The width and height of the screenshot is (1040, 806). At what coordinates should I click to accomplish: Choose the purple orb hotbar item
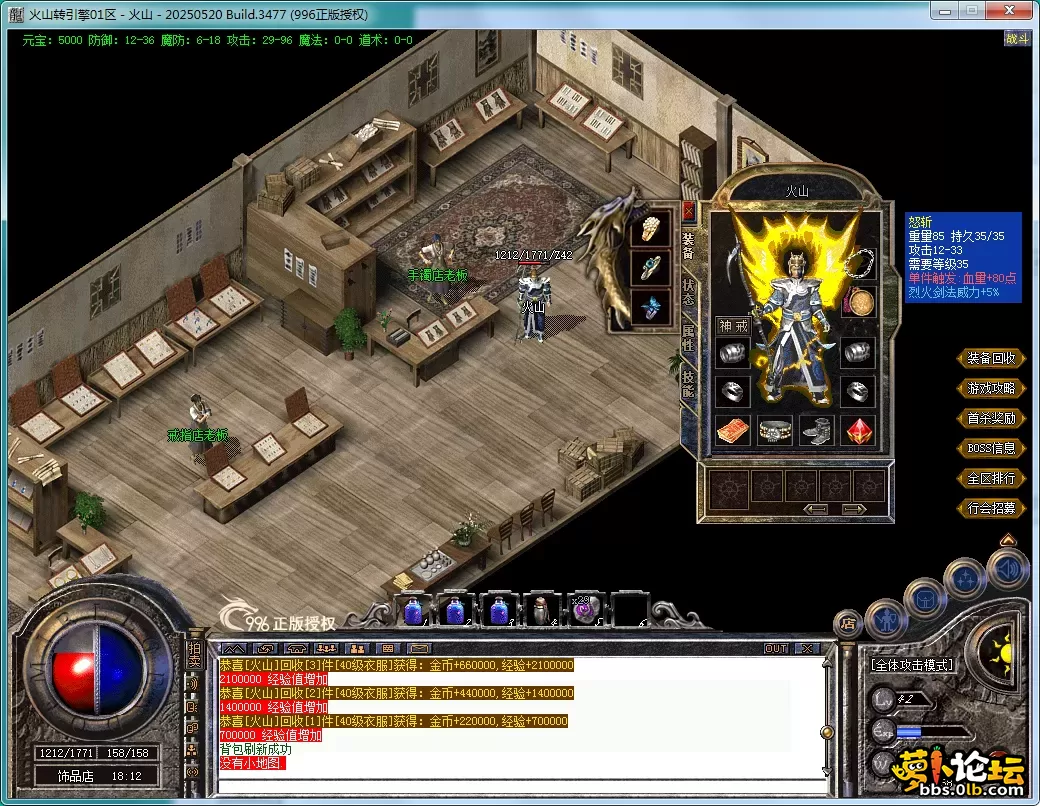pyautogui.click(x=584, y=609)
